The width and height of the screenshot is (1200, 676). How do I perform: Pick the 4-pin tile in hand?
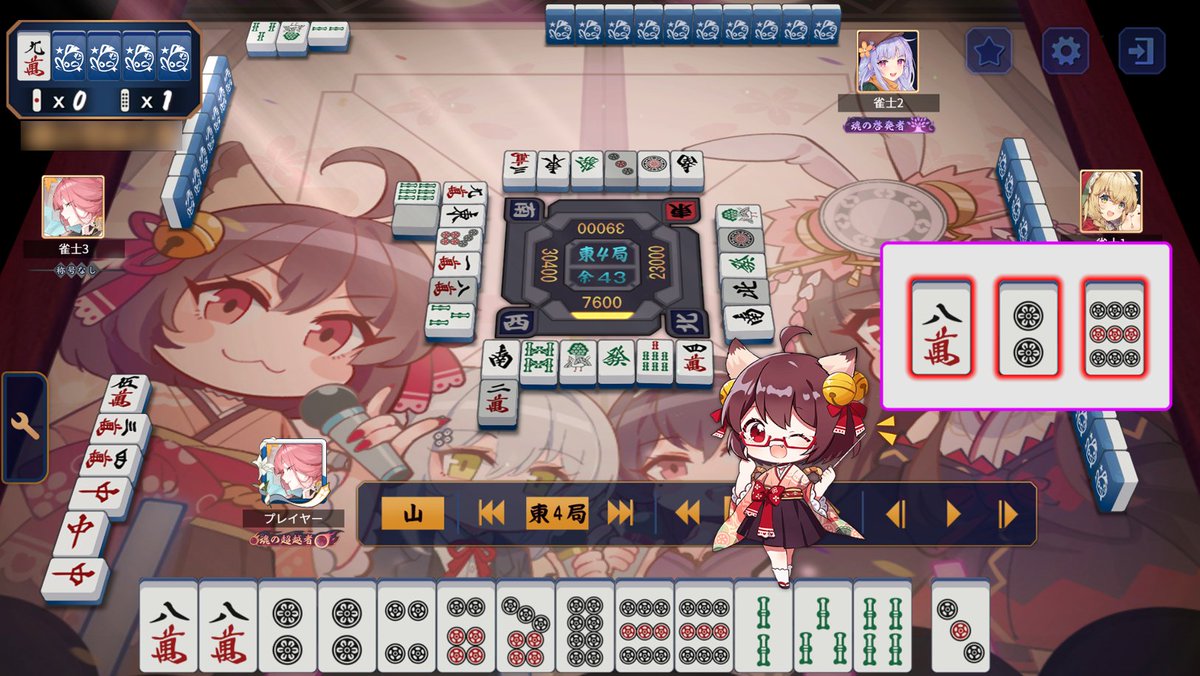tap(406, 626)
